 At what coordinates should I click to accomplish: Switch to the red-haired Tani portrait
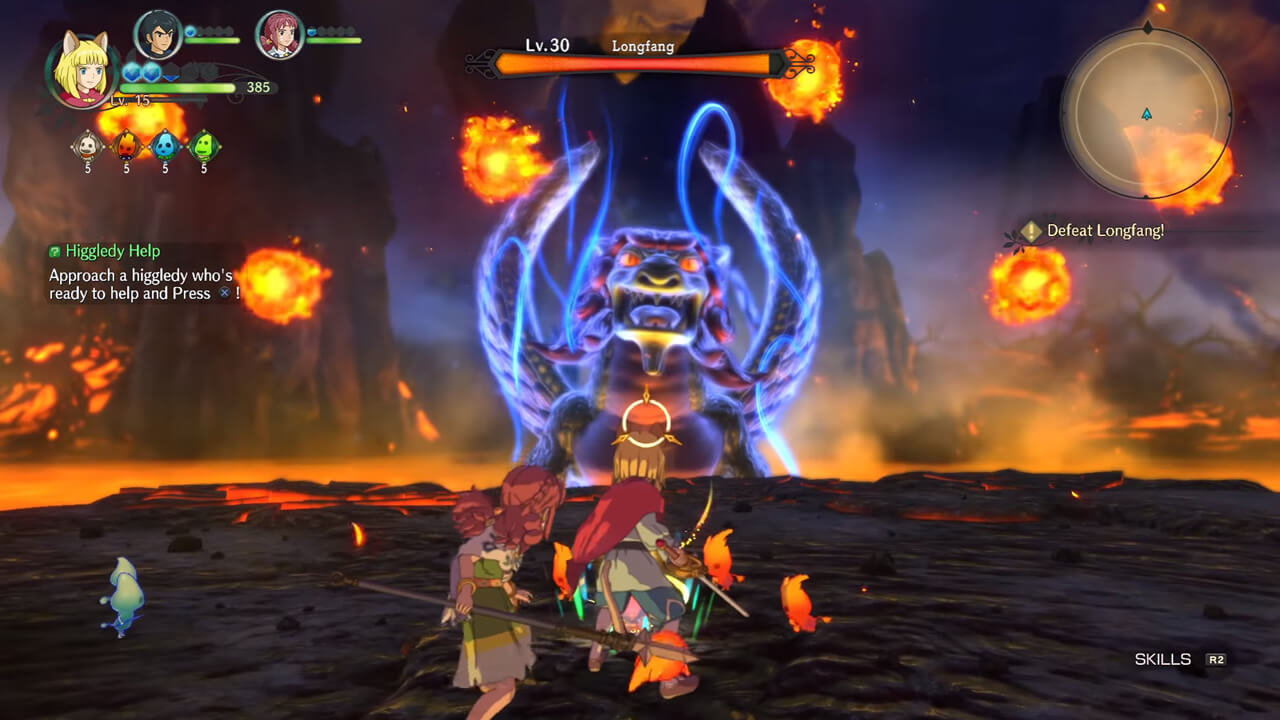pos(280,36)
